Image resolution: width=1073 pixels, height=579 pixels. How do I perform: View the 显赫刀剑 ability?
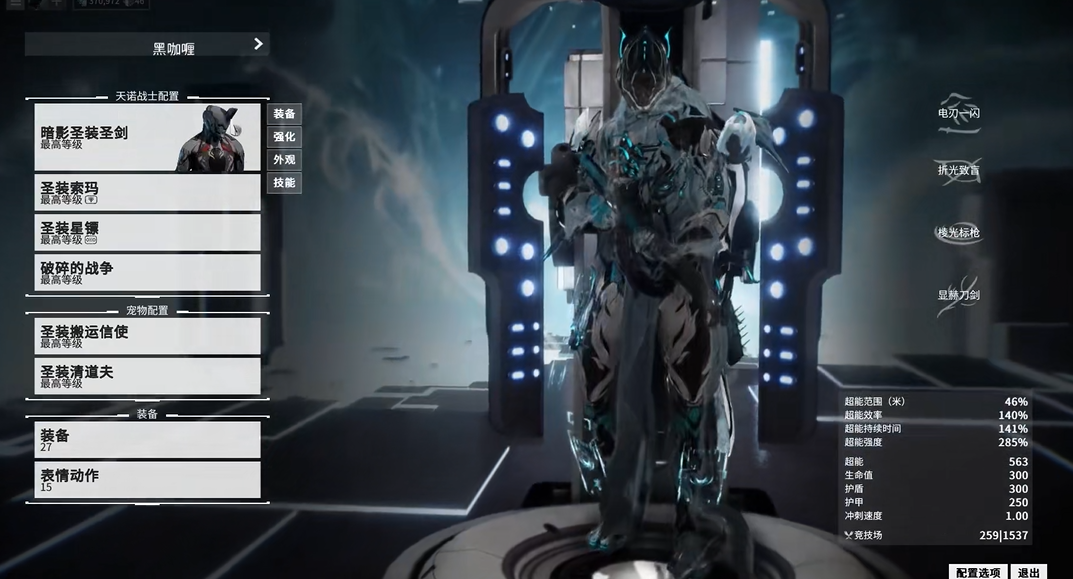coord(958,295)
